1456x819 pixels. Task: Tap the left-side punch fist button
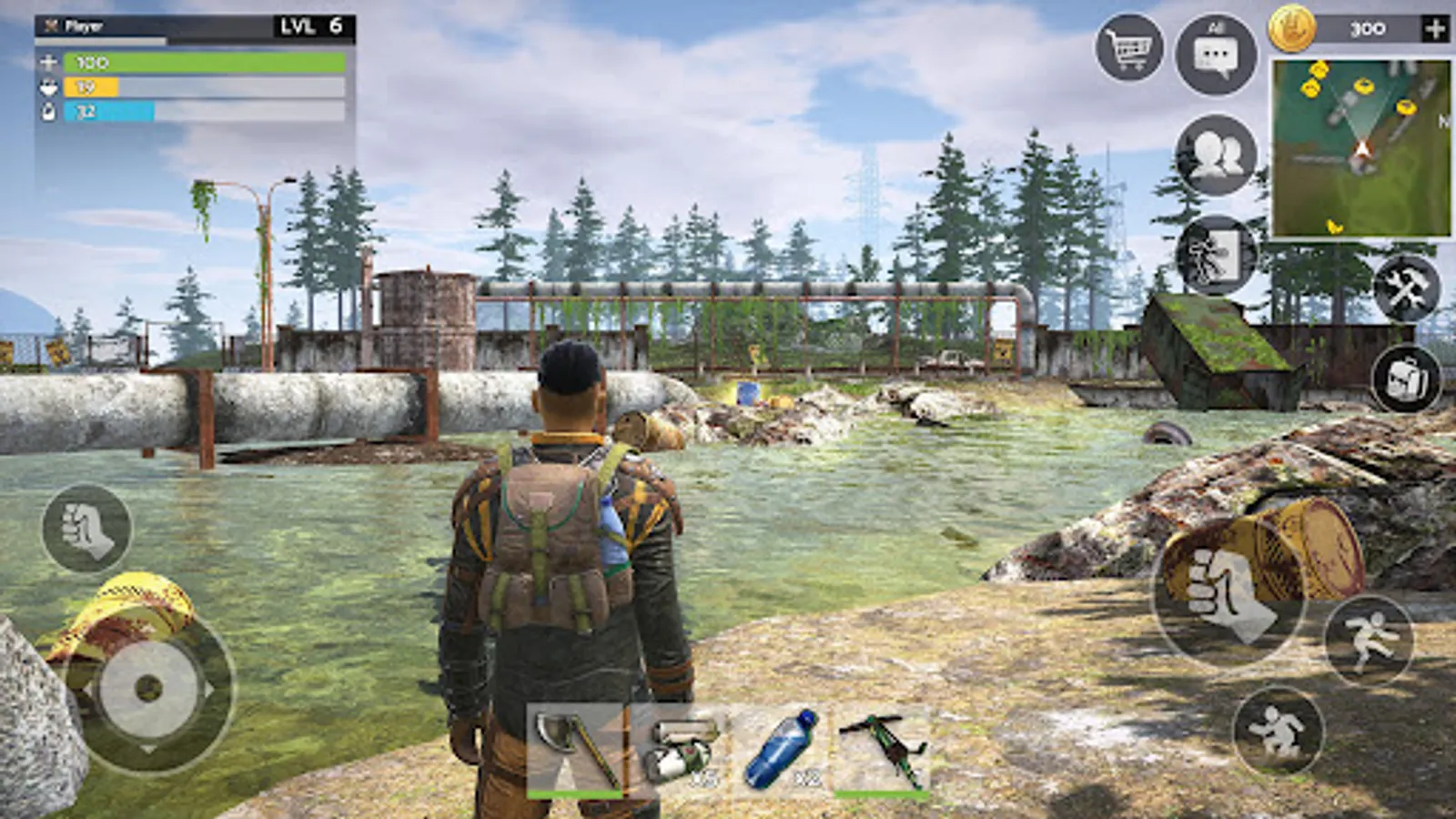85,526
